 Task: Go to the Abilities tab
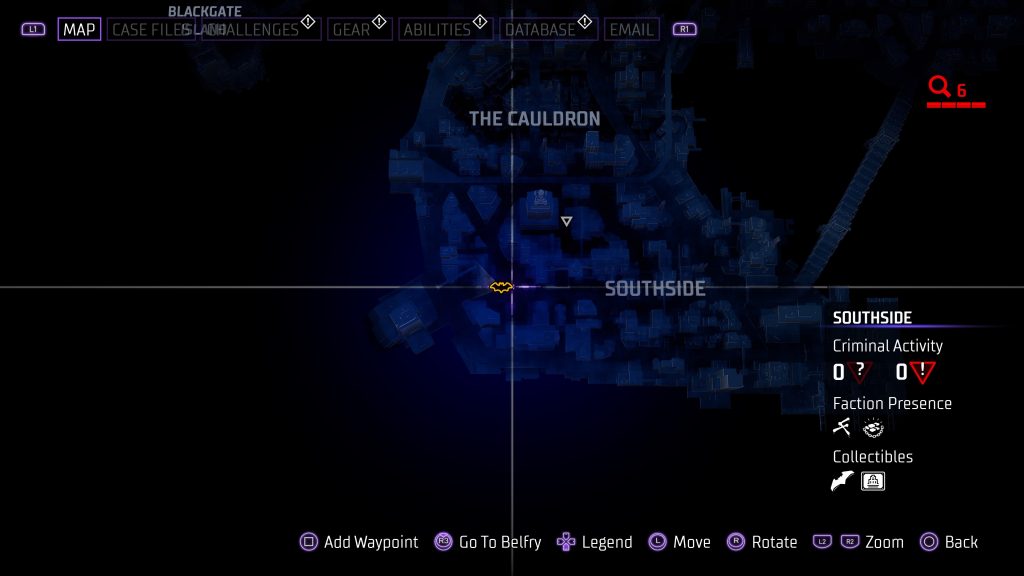coord(436,30)
